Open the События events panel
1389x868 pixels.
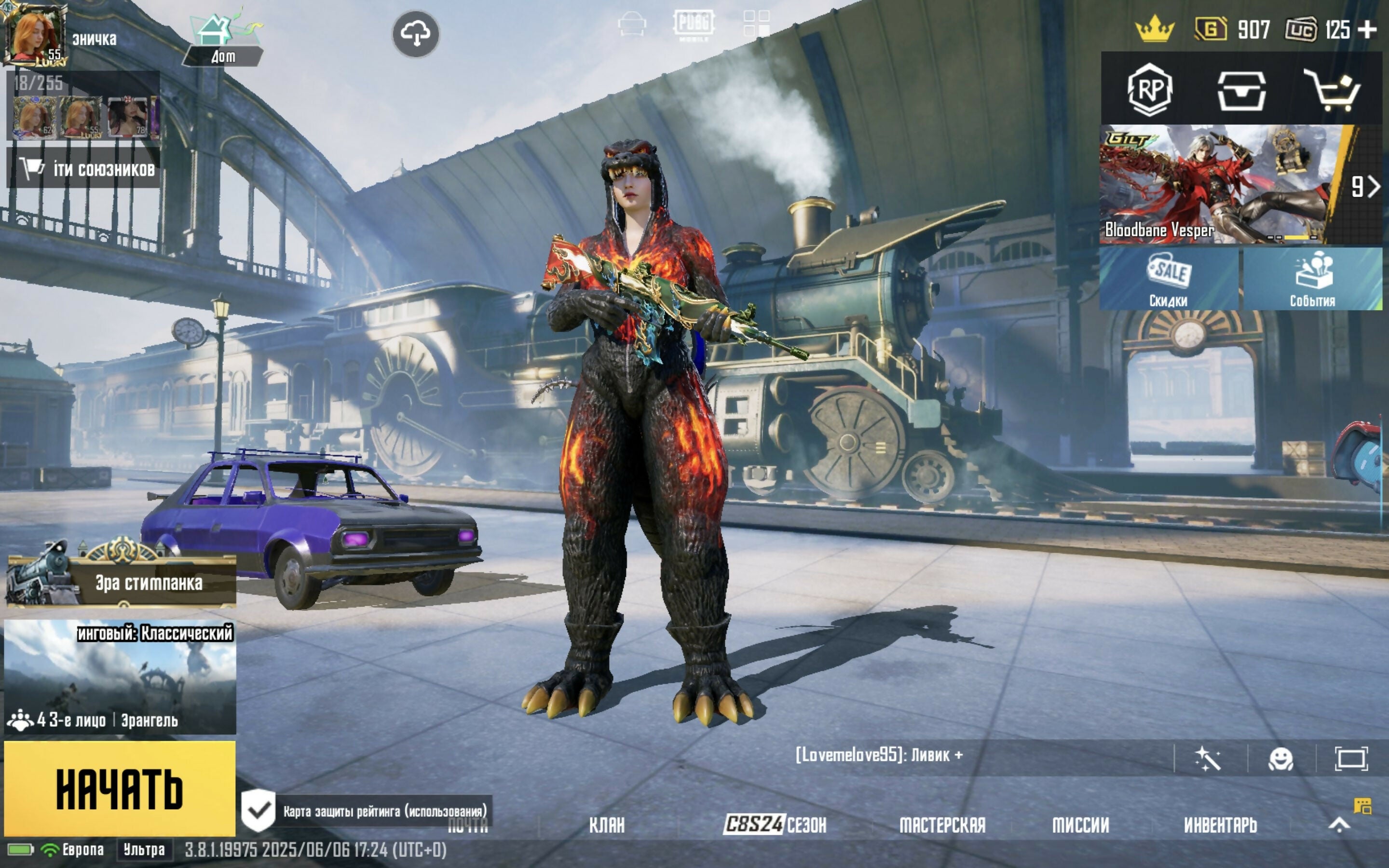click(x=1312, y=280)
